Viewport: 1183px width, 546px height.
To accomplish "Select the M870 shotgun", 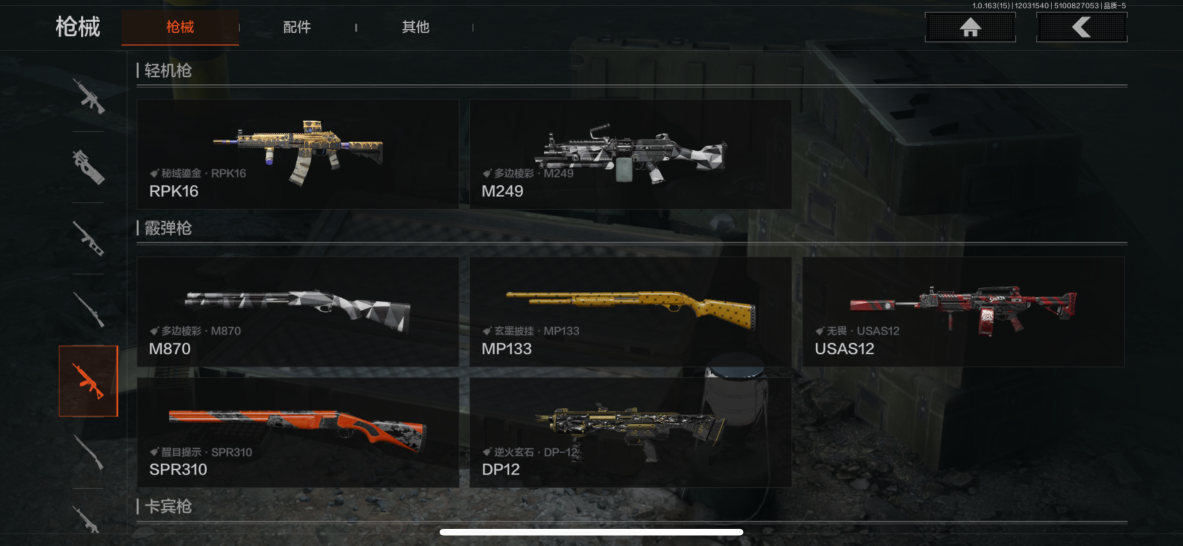I will point(298,312).
